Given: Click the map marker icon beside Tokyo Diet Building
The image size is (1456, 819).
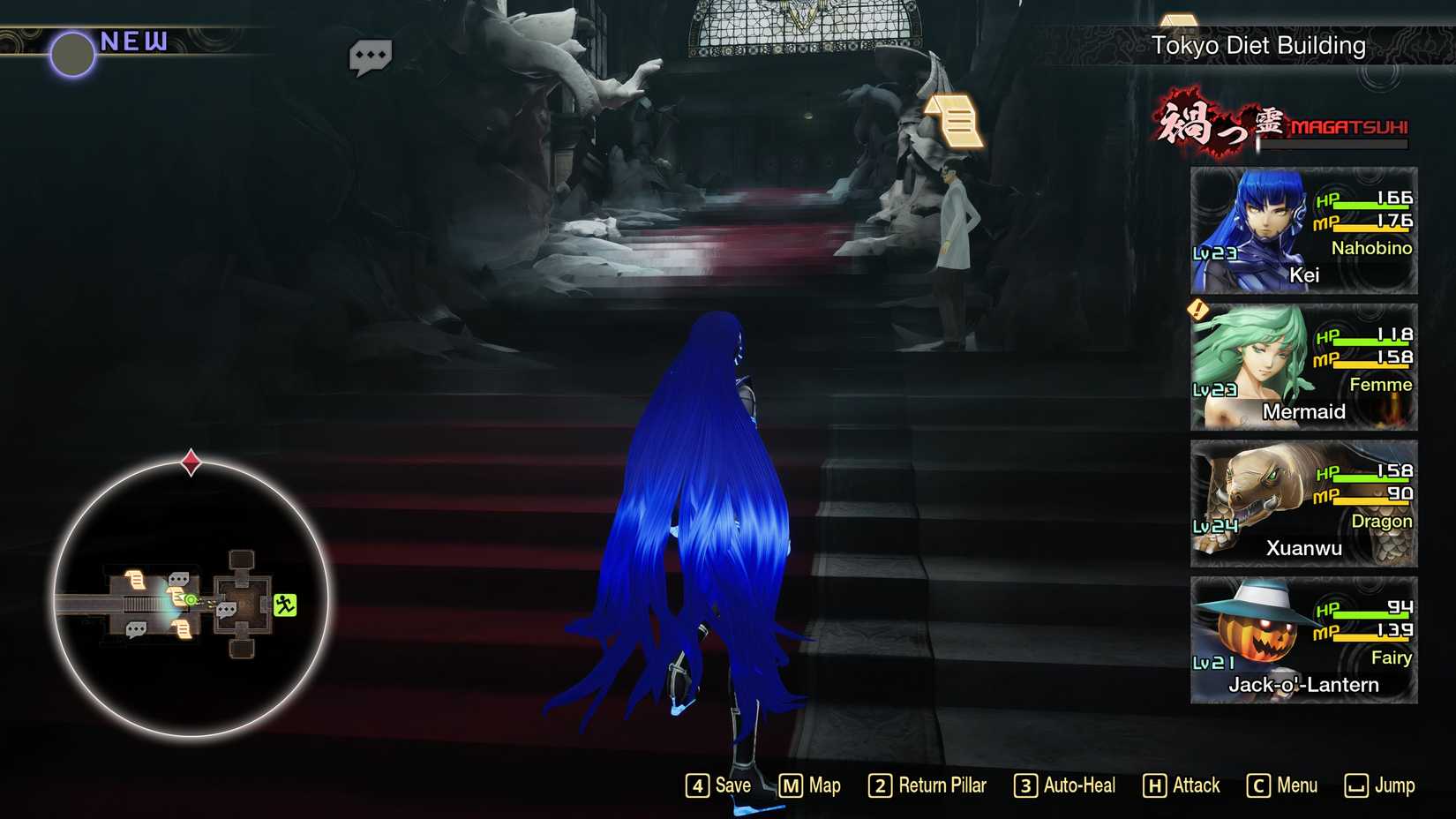Looking at the screenshot, I should pyautogui.click(x=1180, y=23).
